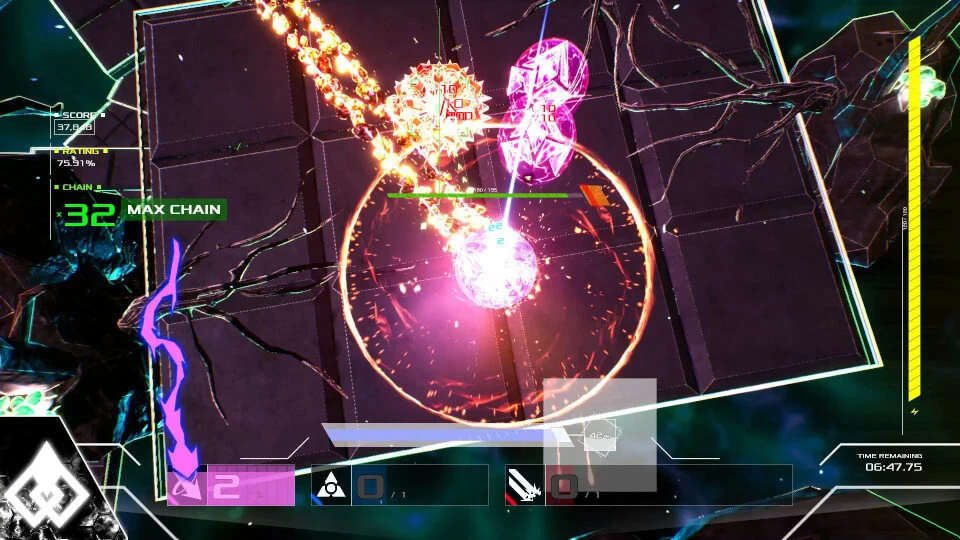This screenshot has width=960, height=540.
Task: Click the white diamond emblem icon
Action: click(48, 491)
